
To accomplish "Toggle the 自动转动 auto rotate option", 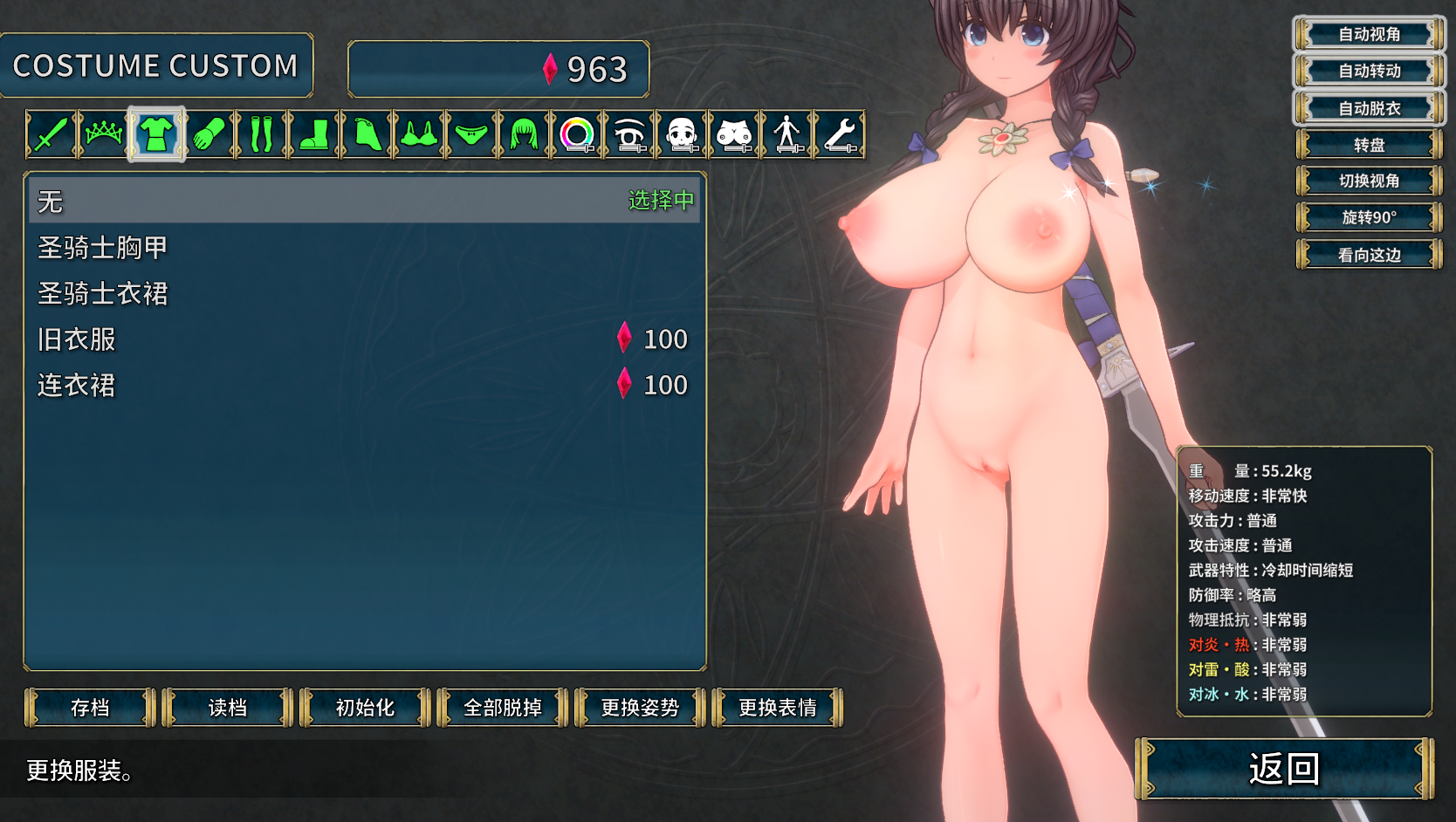I will 1369,71.
